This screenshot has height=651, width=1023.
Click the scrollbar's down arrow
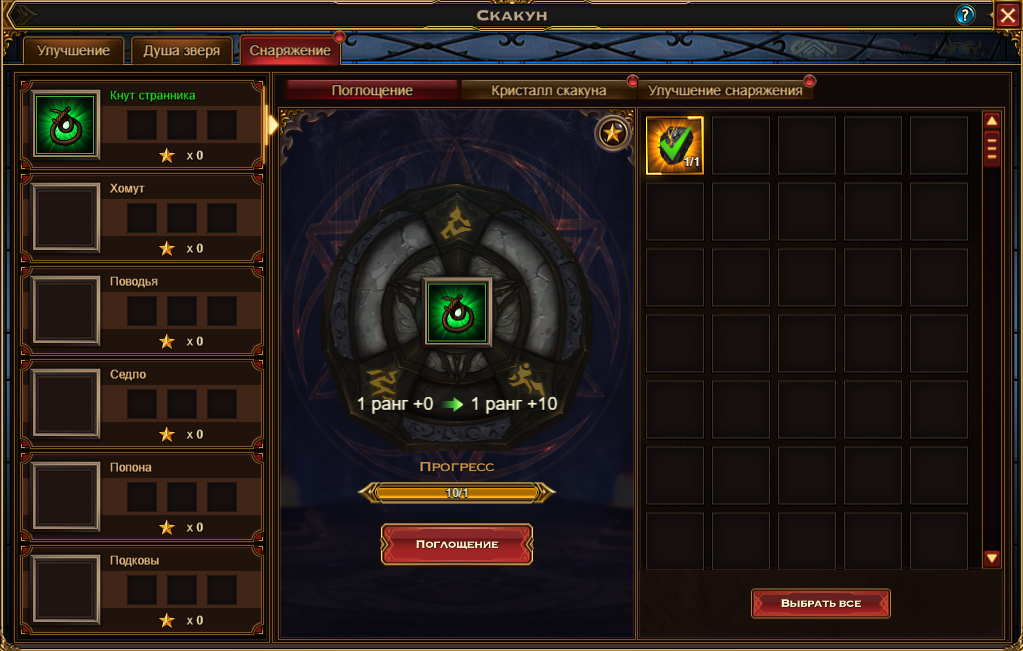pos(992,559)
